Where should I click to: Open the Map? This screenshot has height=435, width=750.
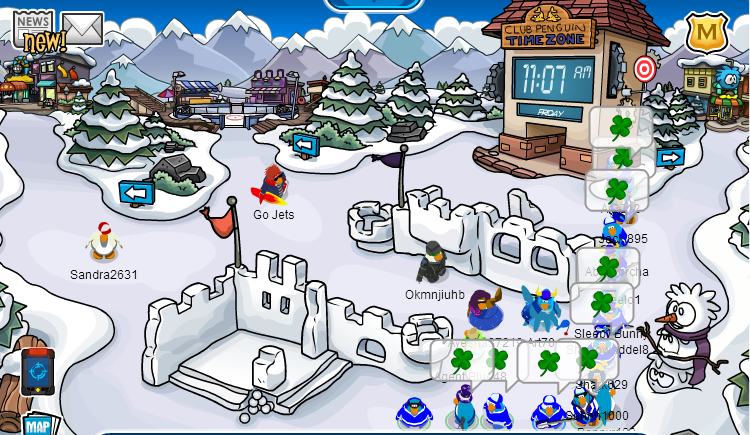pos(38,425)
